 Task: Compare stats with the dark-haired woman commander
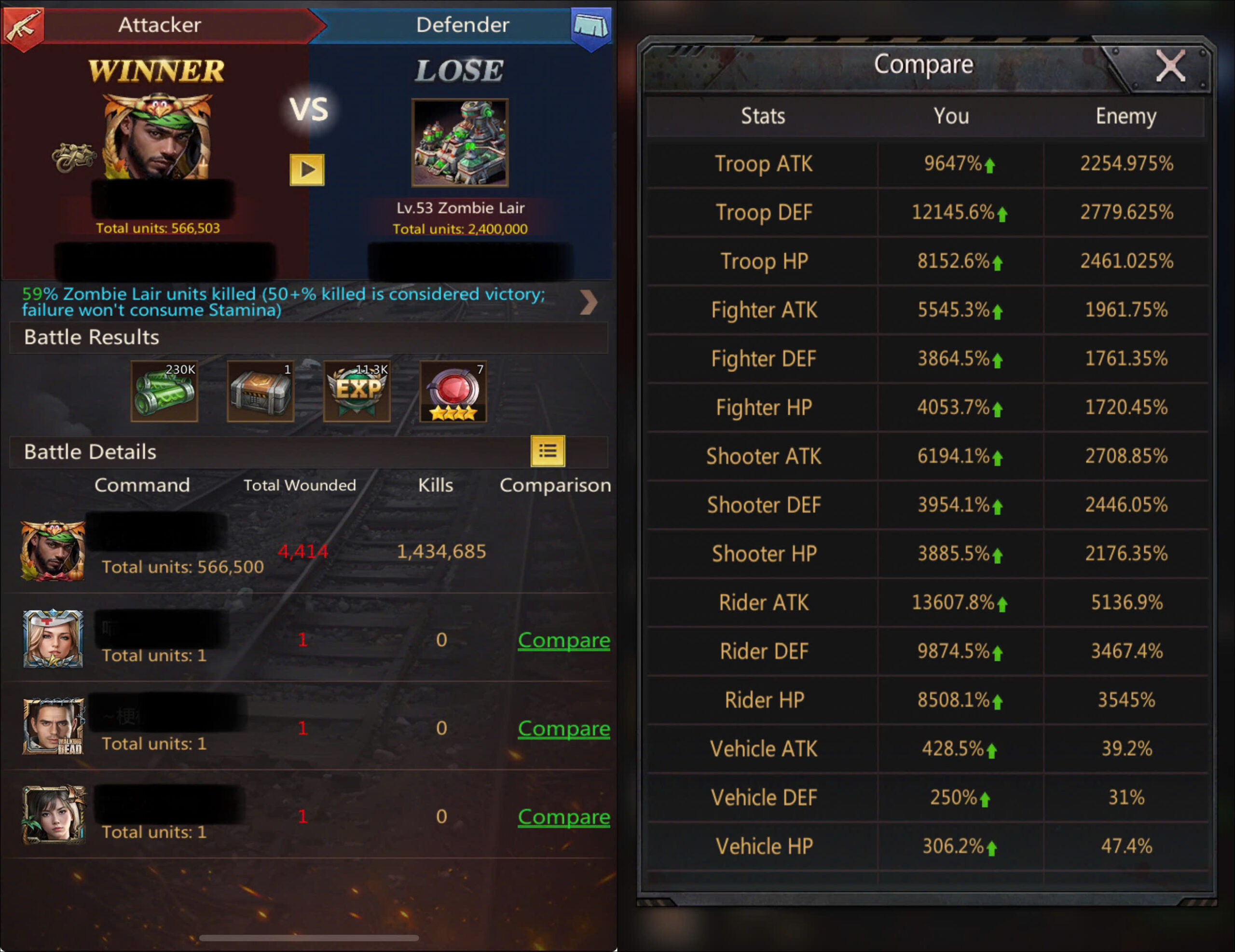(564, 816)
